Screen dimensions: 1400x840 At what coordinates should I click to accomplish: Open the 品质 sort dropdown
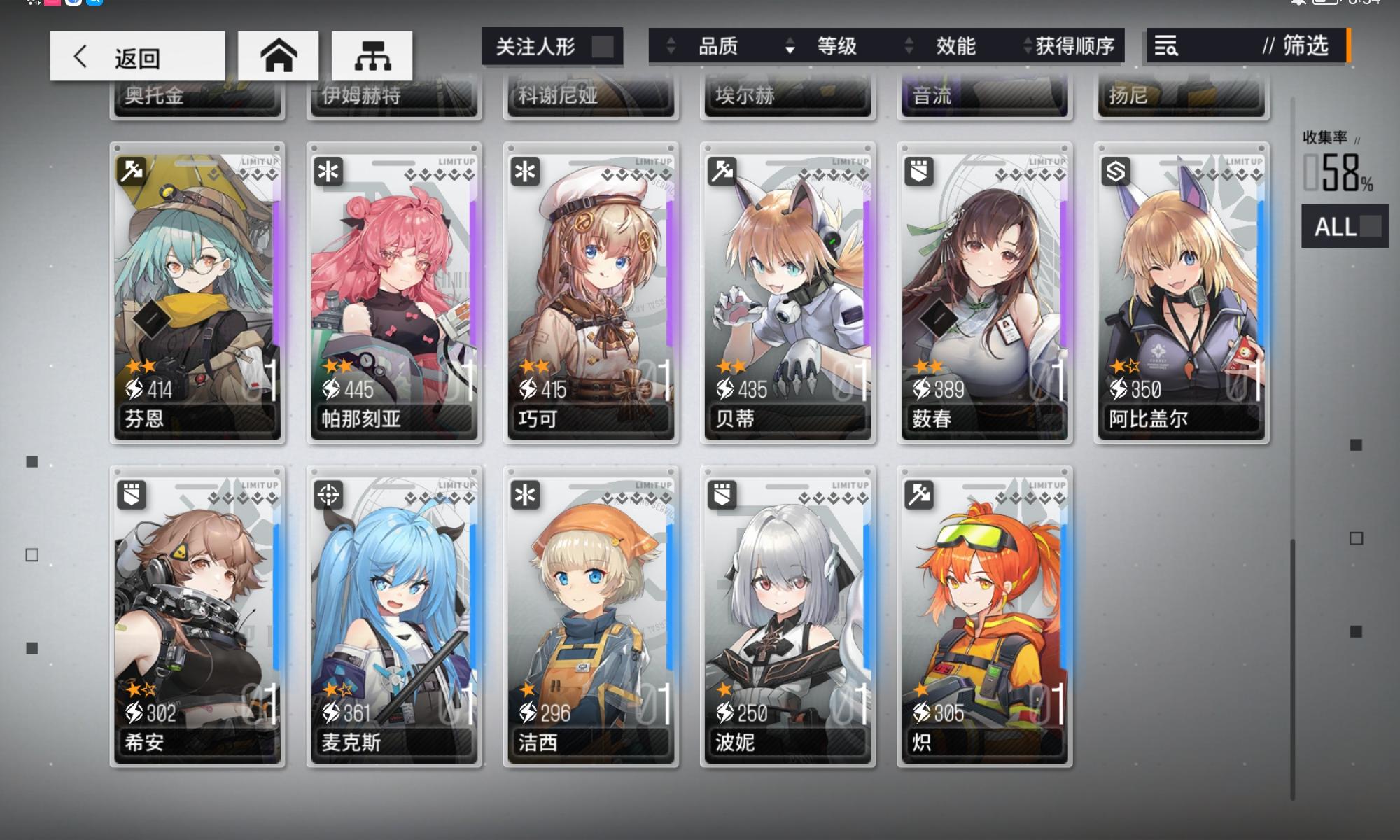(x=715, y=47)
